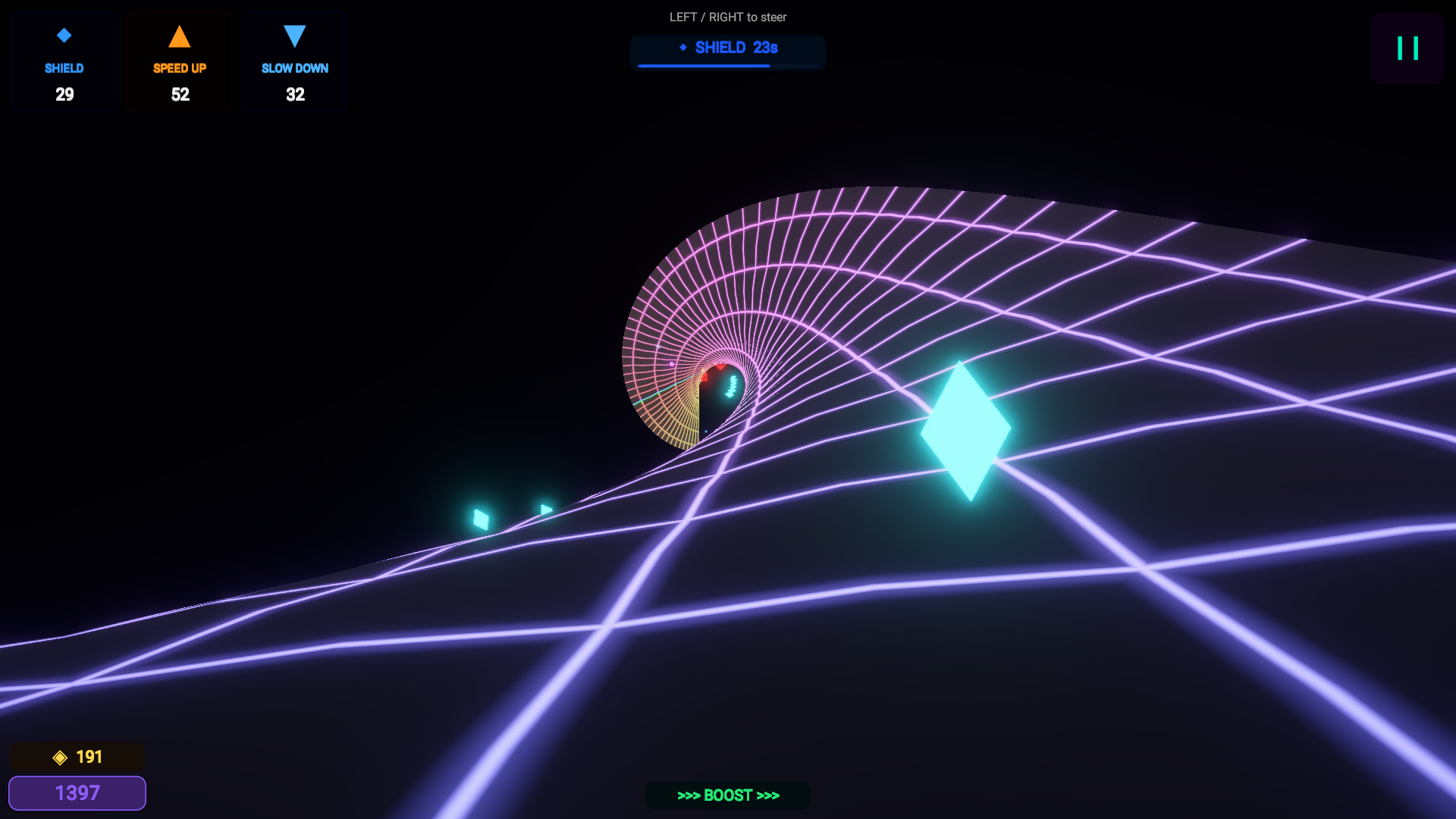
Task: Click the shield icon in the active-effect banner
Action: (x=683, y=47)
